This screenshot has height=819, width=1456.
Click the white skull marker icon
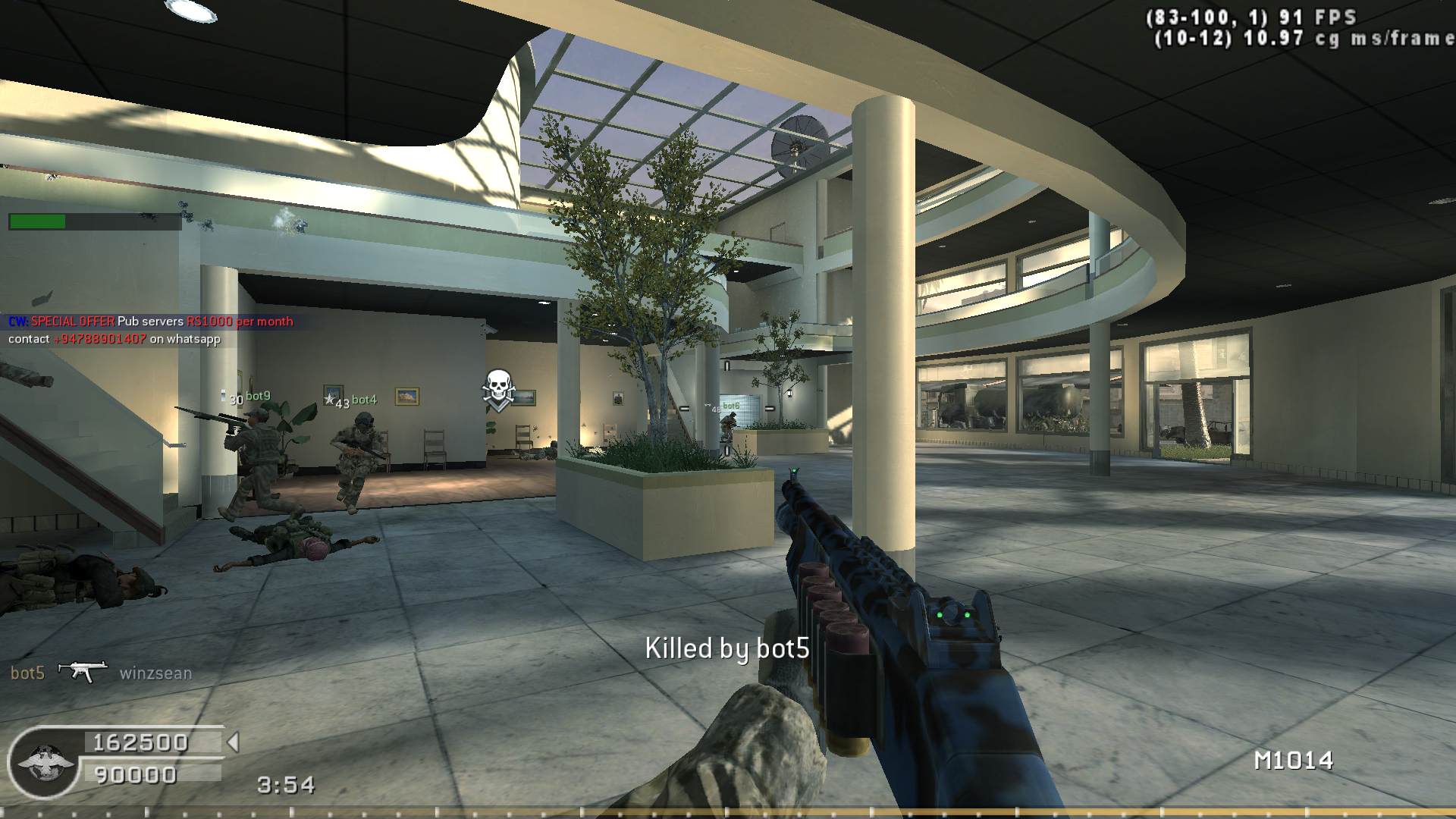pos(498,389)
